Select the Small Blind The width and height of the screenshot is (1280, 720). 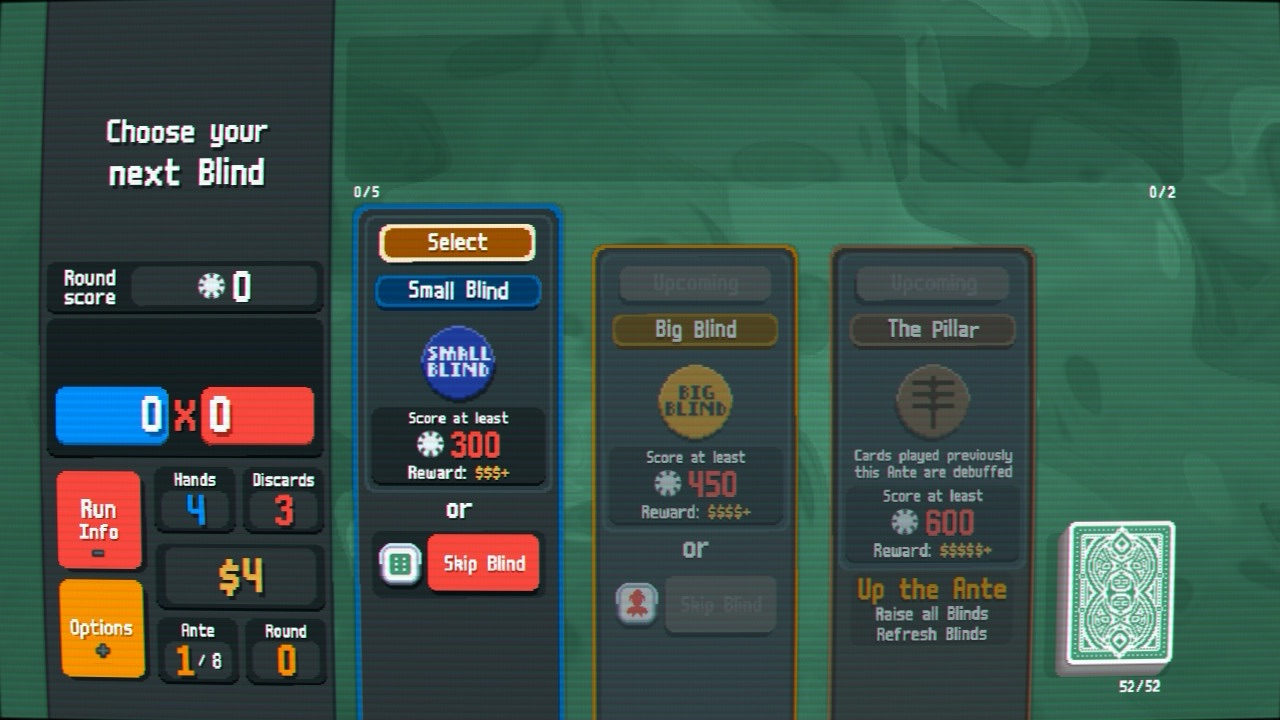point(457,242)
